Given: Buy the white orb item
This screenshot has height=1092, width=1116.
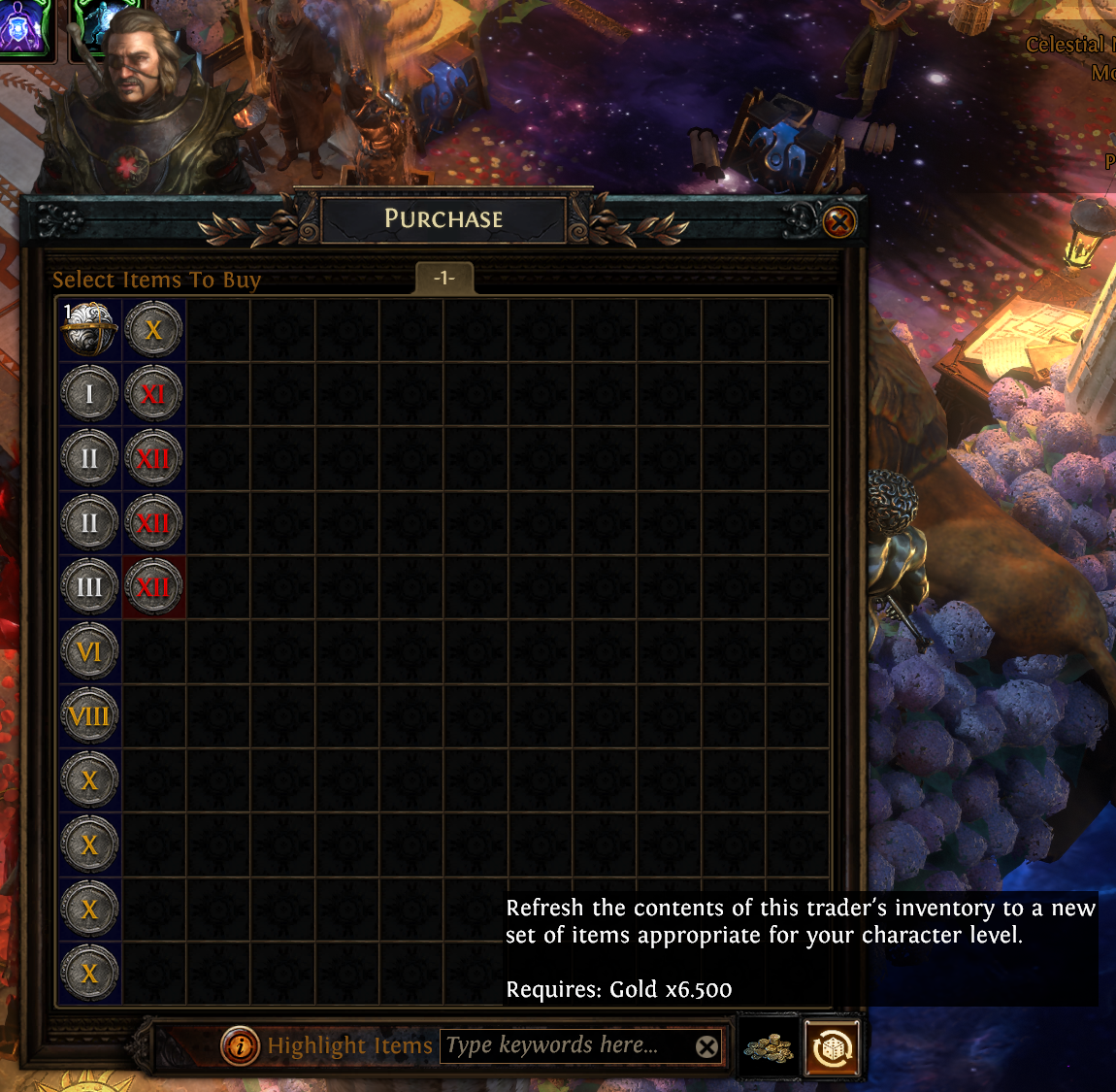Looking at the screenshot, I should point(89,330).
